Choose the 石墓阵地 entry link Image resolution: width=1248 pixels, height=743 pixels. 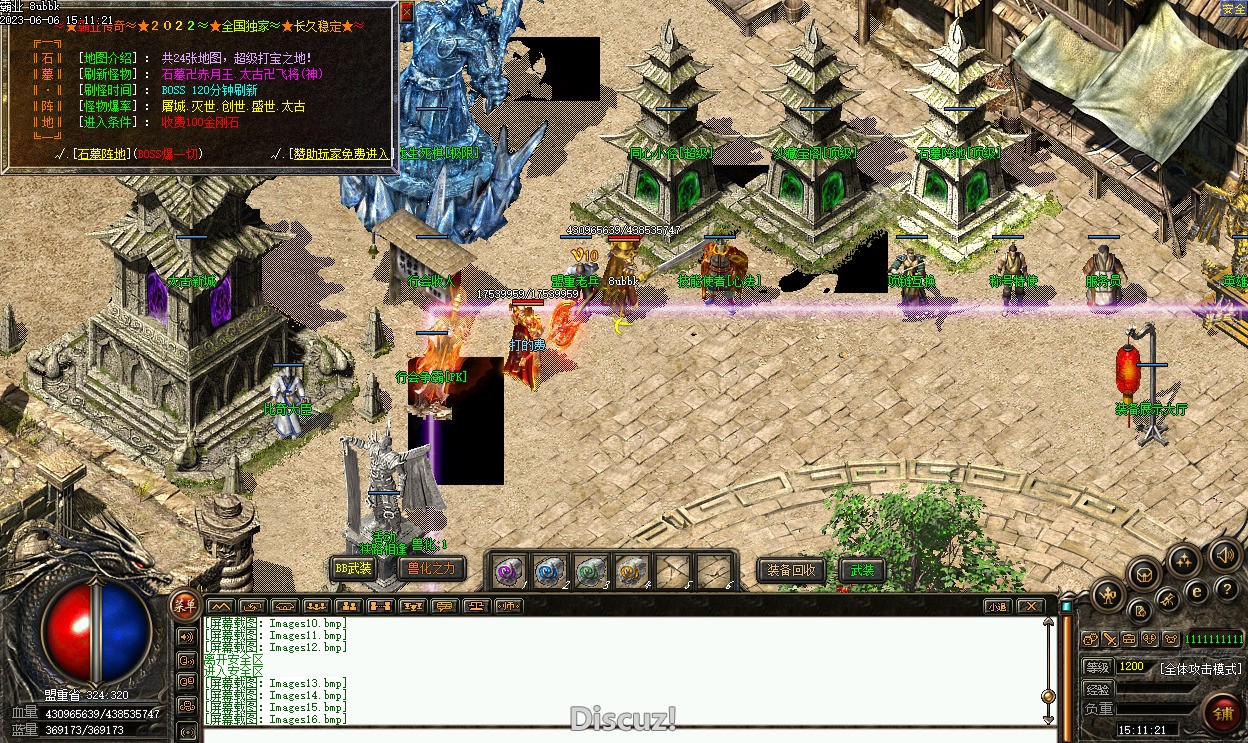pyautogui.click(x=102, y=154)
